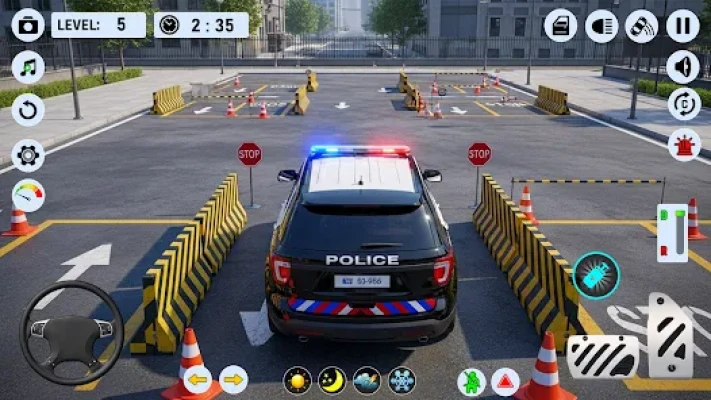Sound the horn speaker button
Image resolution: width=711 pixels, height=400 pixels.
[x=683, y=67]
